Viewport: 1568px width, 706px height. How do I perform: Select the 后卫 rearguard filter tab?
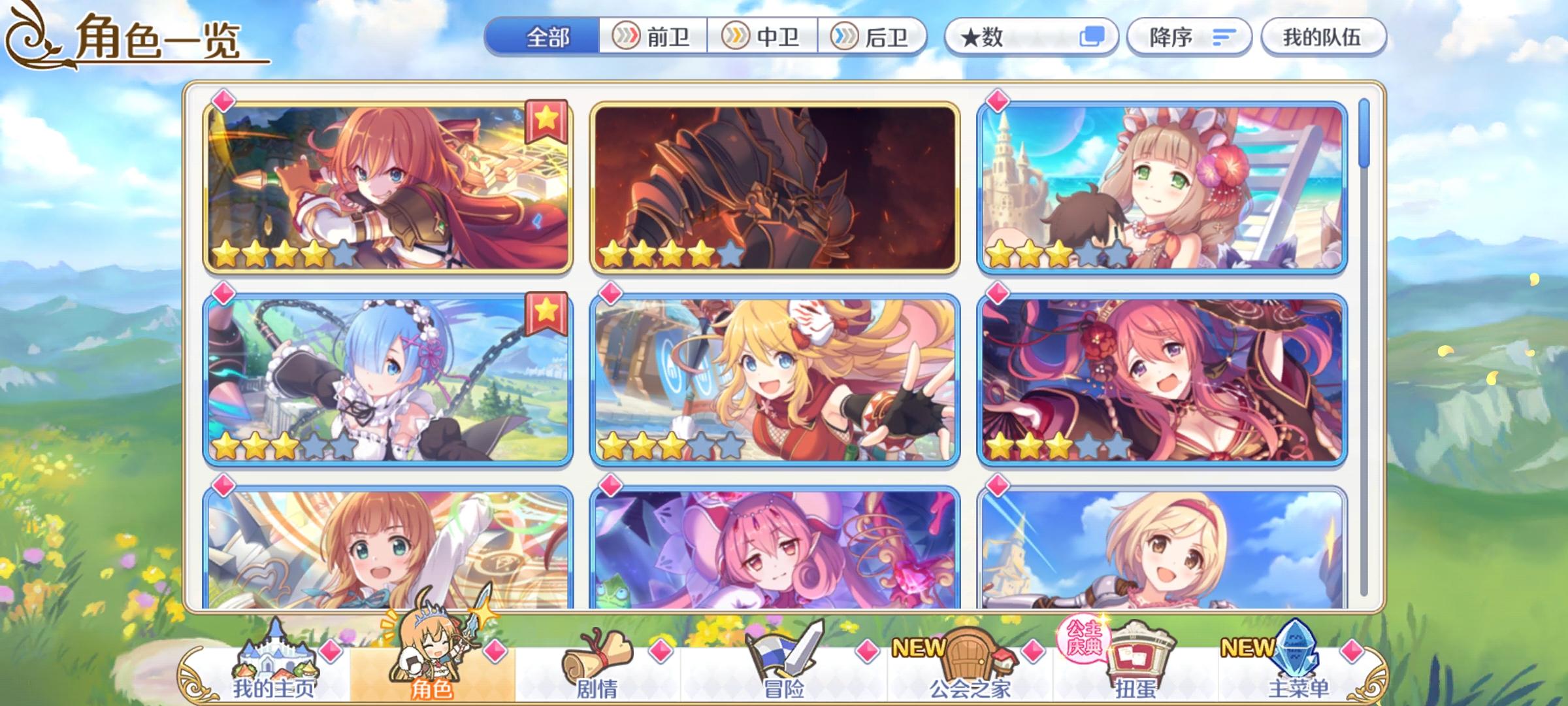(x=872, y=37)
